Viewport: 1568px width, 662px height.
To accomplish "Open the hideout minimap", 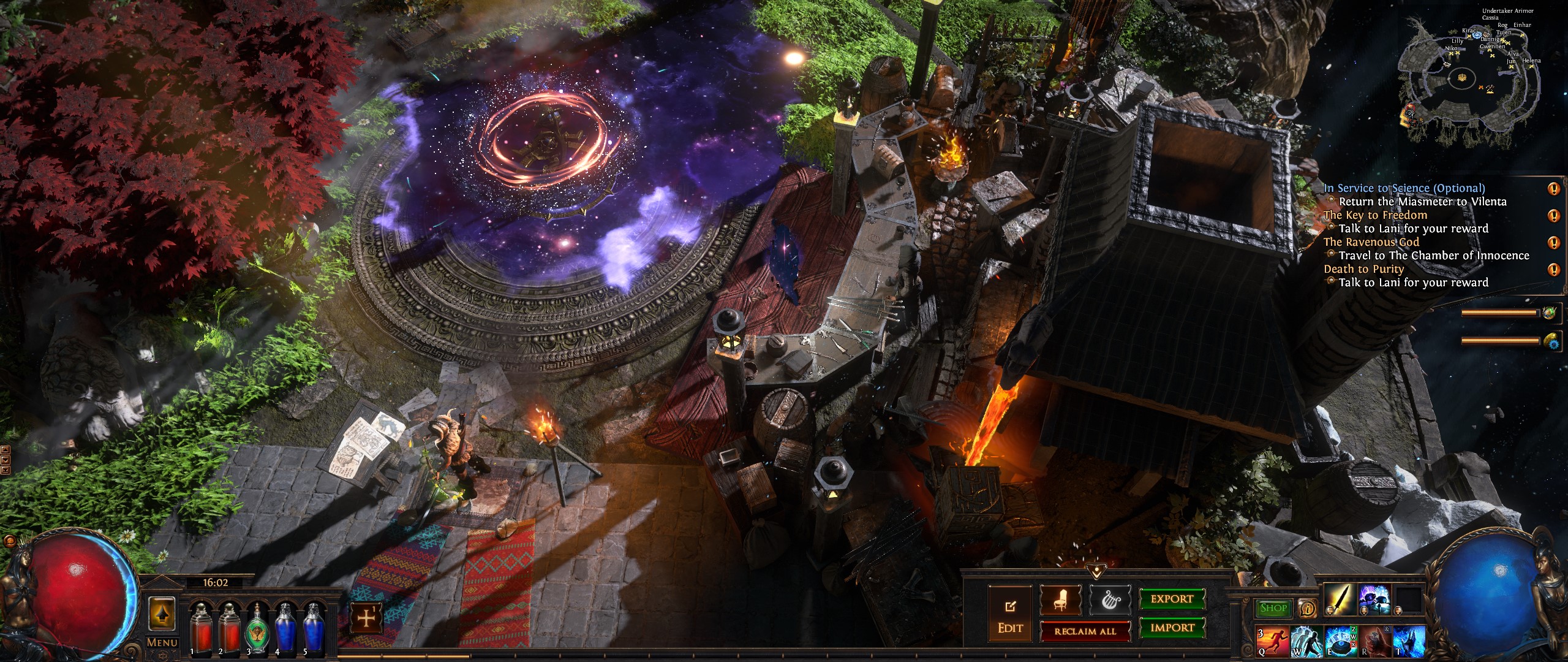I will coord(1462,80).
